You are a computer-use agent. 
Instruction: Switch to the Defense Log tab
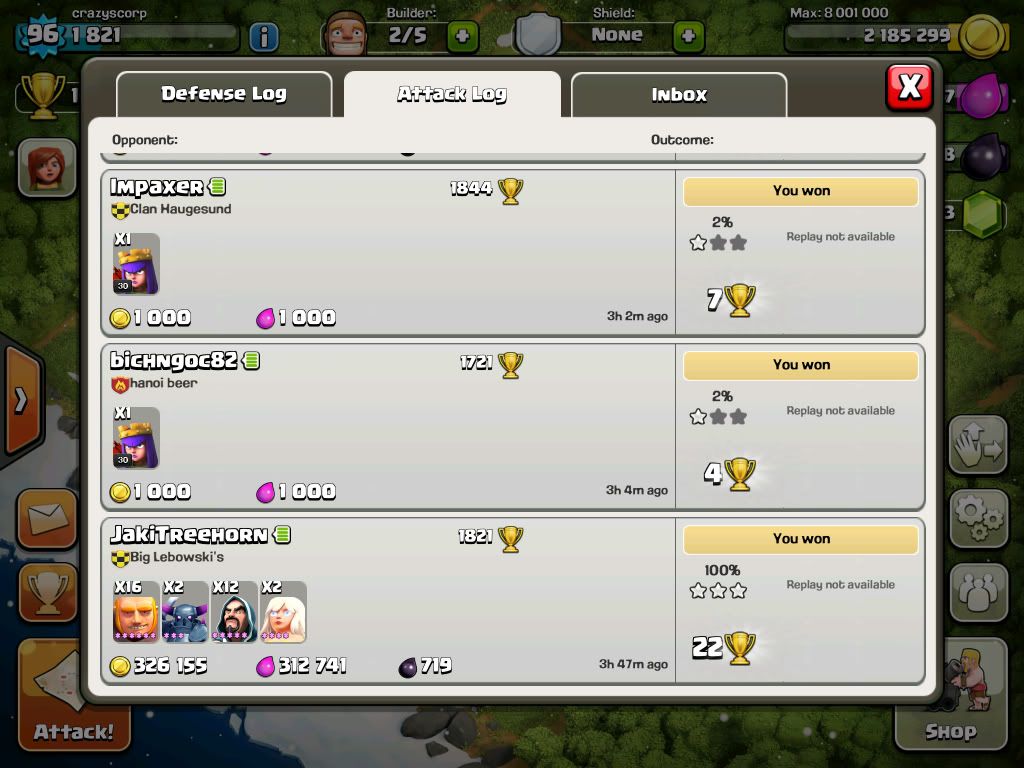click(224, 94)
